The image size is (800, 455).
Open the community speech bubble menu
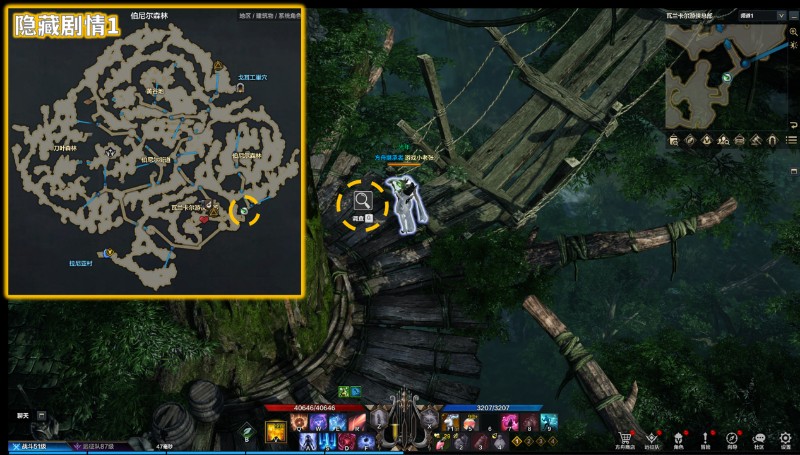(x=759, y=438)
